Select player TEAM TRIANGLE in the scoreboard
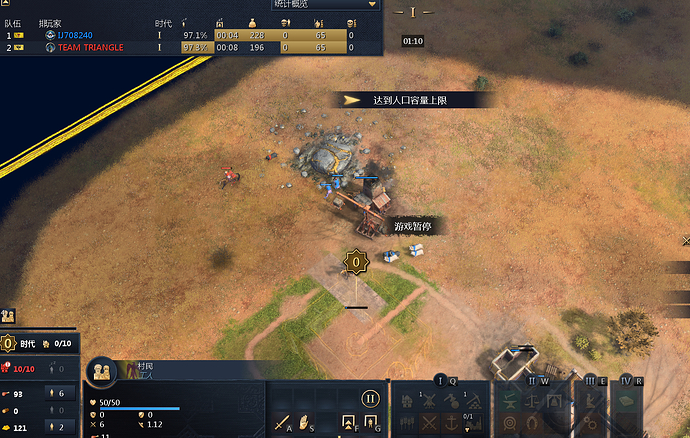This screenshot has height=438, width=690. coord(90,47)
